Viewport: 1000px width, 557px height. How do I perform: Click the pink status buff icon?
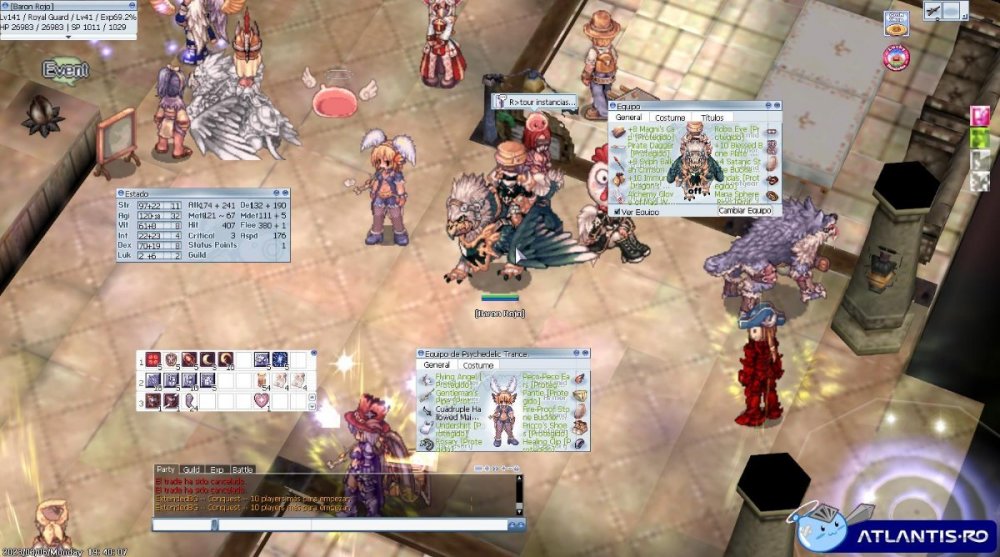point(980,115)
